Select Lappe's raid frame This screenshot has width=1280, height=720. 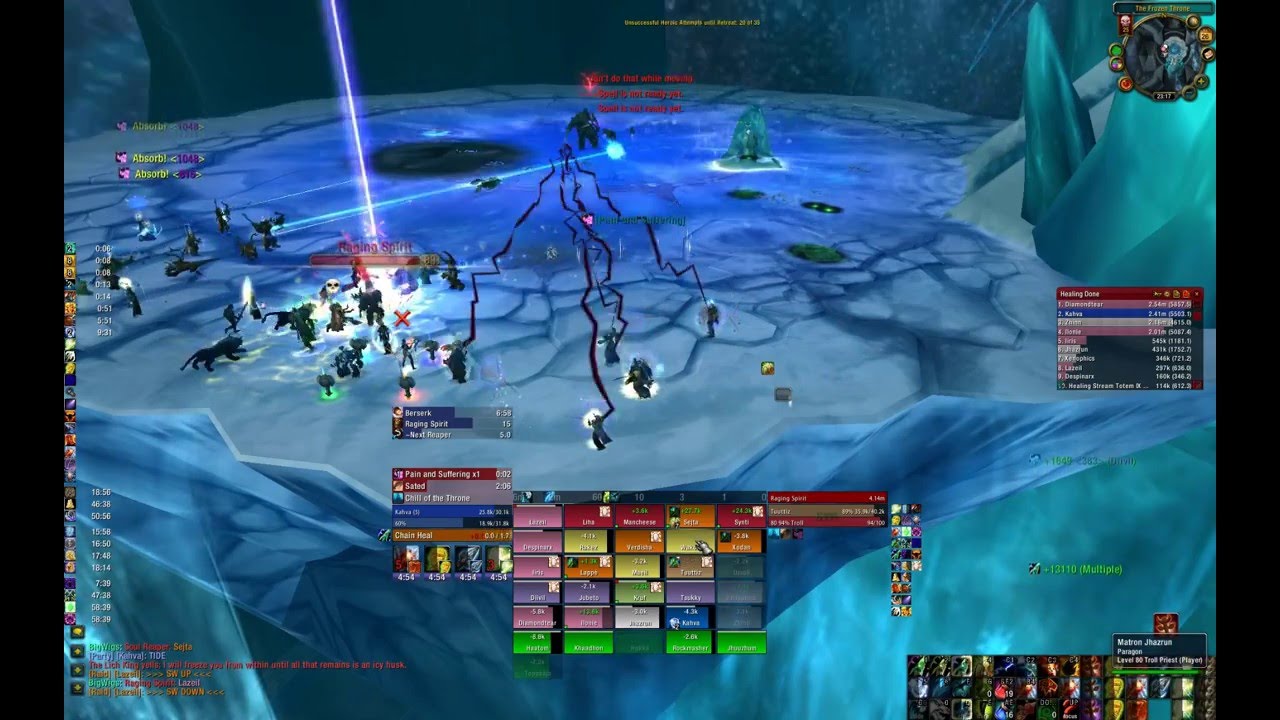(x=588, y=567)
